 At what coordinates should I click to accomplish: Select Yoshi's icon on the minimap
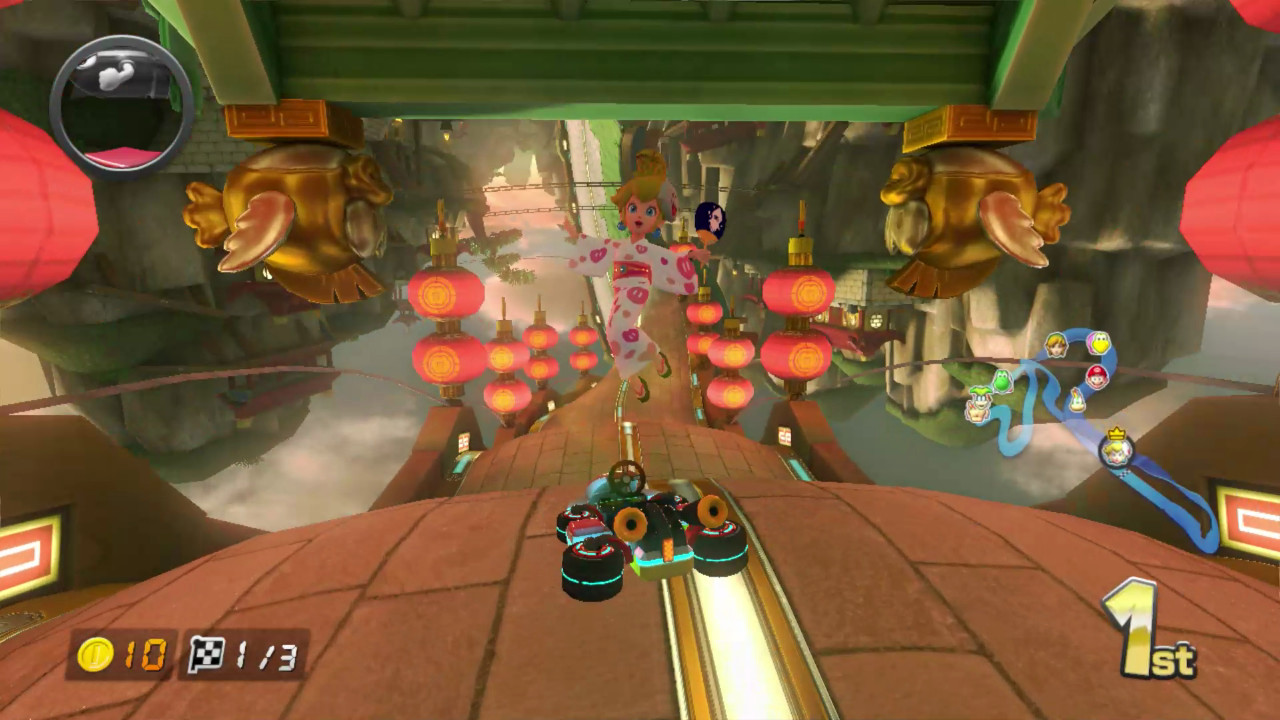pyautogui.click(x=1003, y=380)
